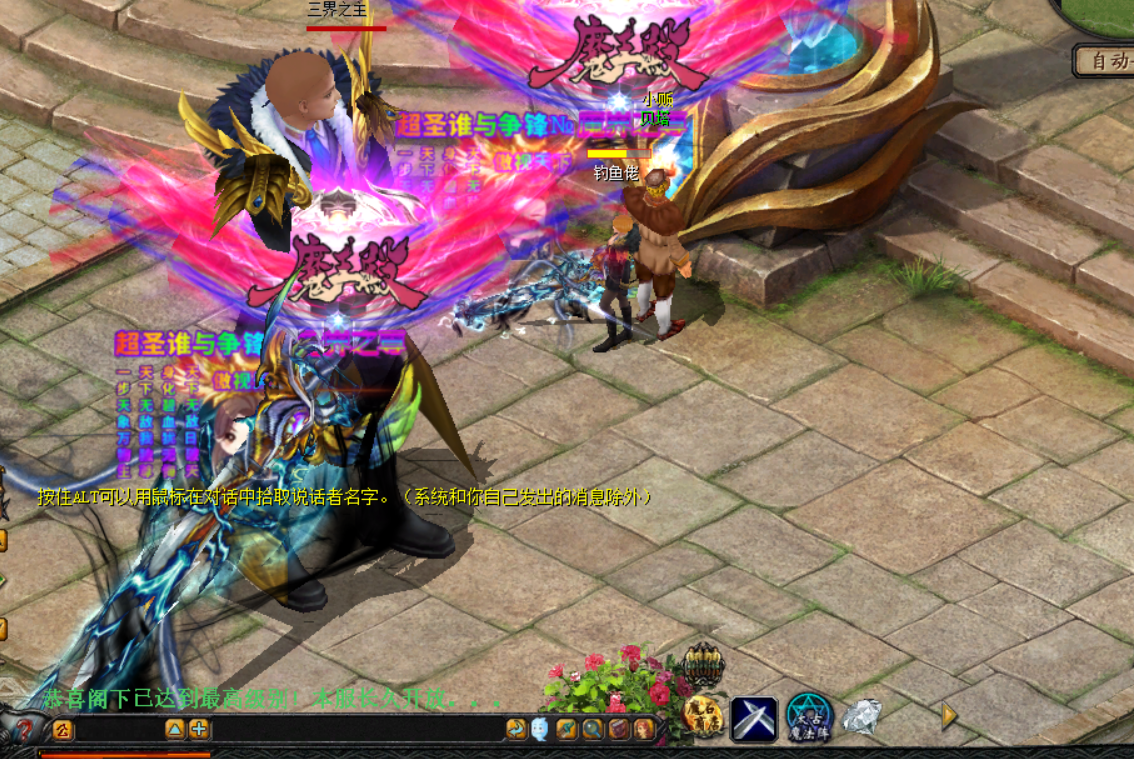Click the plus button on the chat bar
This screenshot has height=759, width=1134.
point(199,729)
